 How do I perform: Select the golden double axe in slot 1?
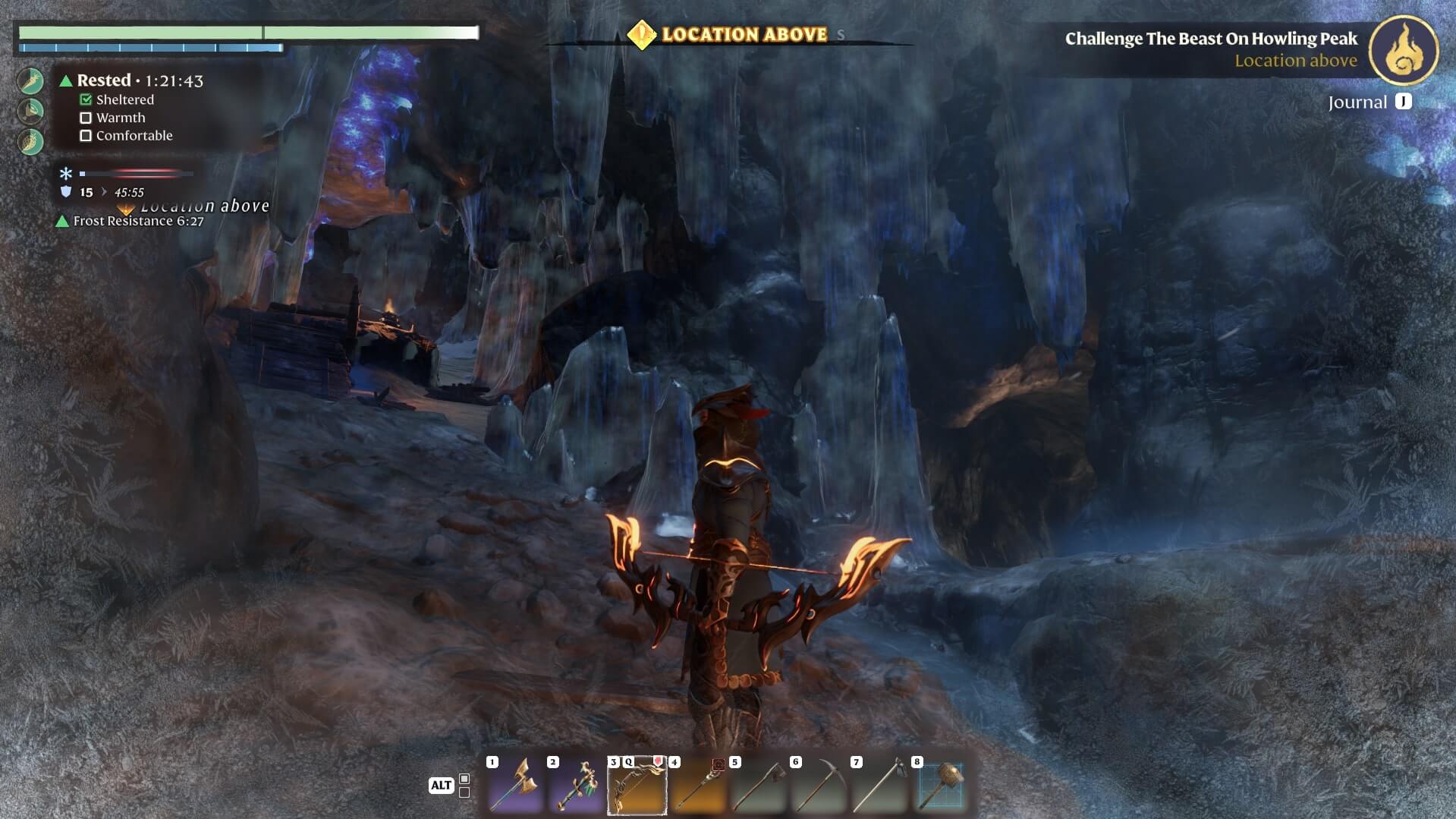tap(516, 785)
